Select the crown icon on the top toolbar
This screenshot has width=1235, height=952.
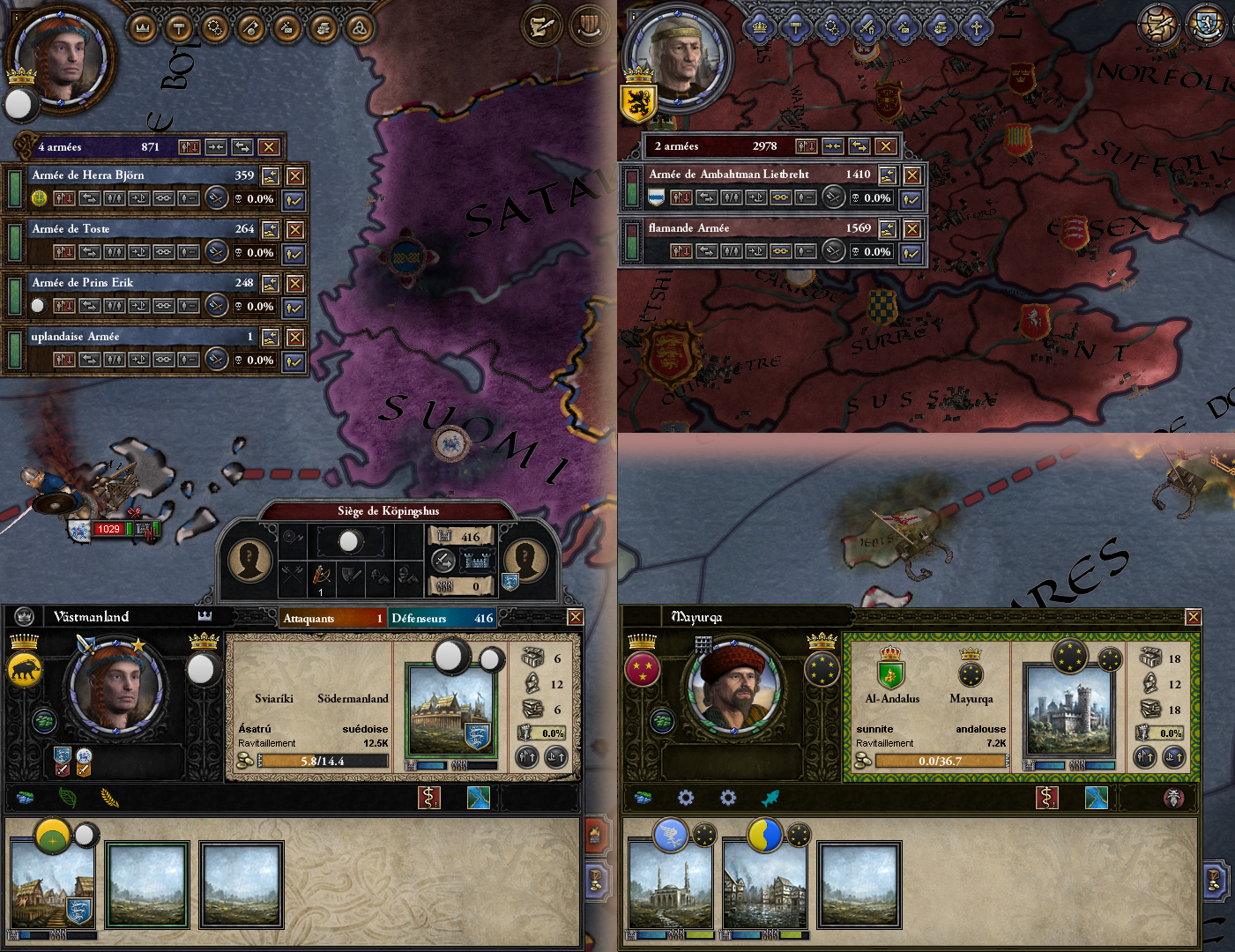point(144,27)
